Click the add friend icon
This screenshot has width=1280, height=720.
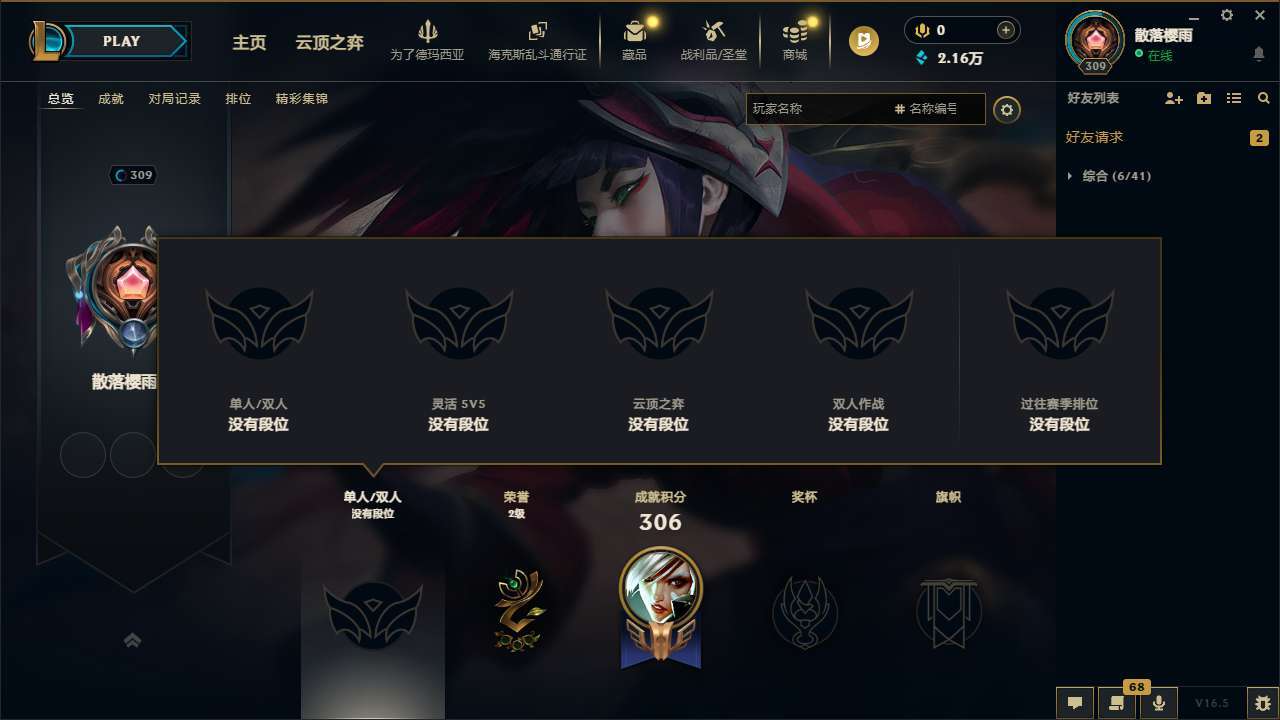1172,98
